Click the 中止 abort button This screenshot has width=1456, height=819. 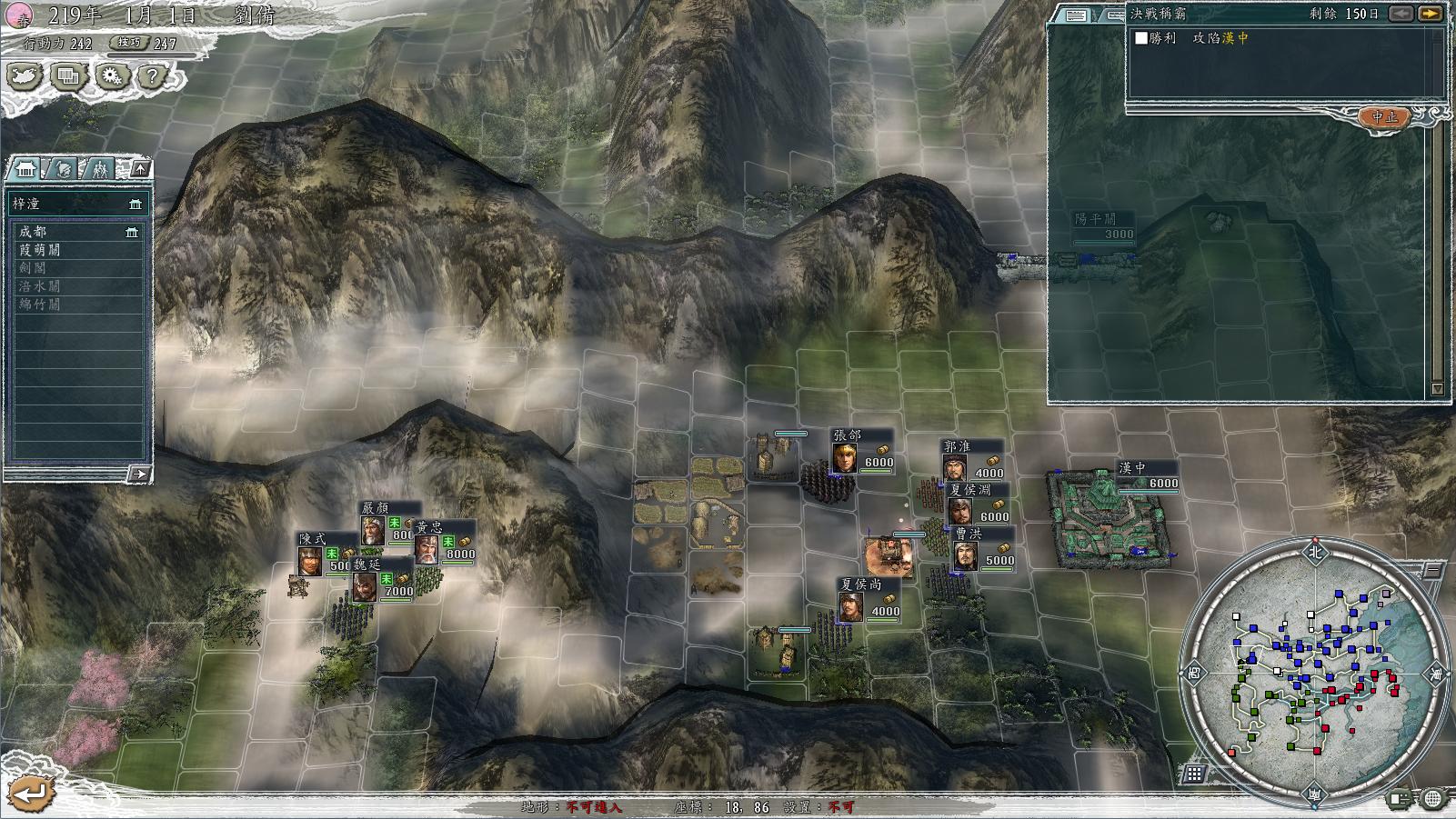click(1384, 117)
